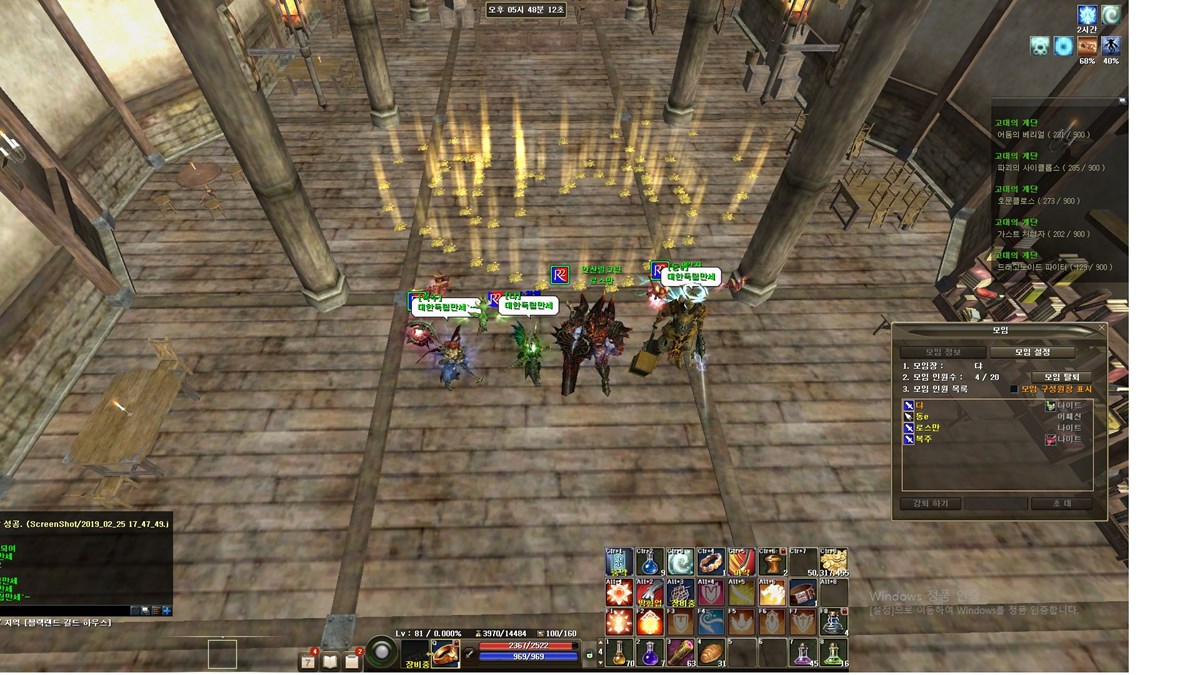1200x675 pixels.
Task: Select party member 로스만 in the list
Action: 932,427
